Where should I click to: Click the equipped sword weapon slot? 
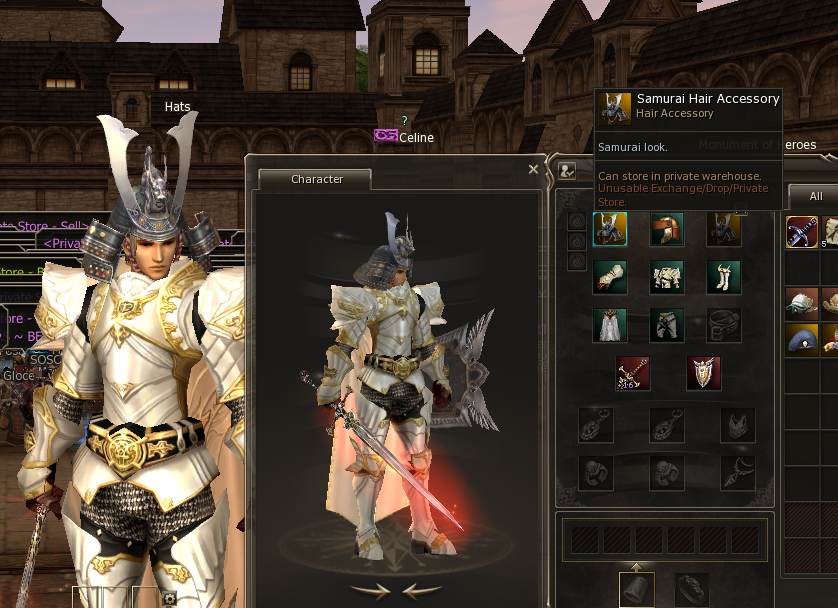(634, 373)
